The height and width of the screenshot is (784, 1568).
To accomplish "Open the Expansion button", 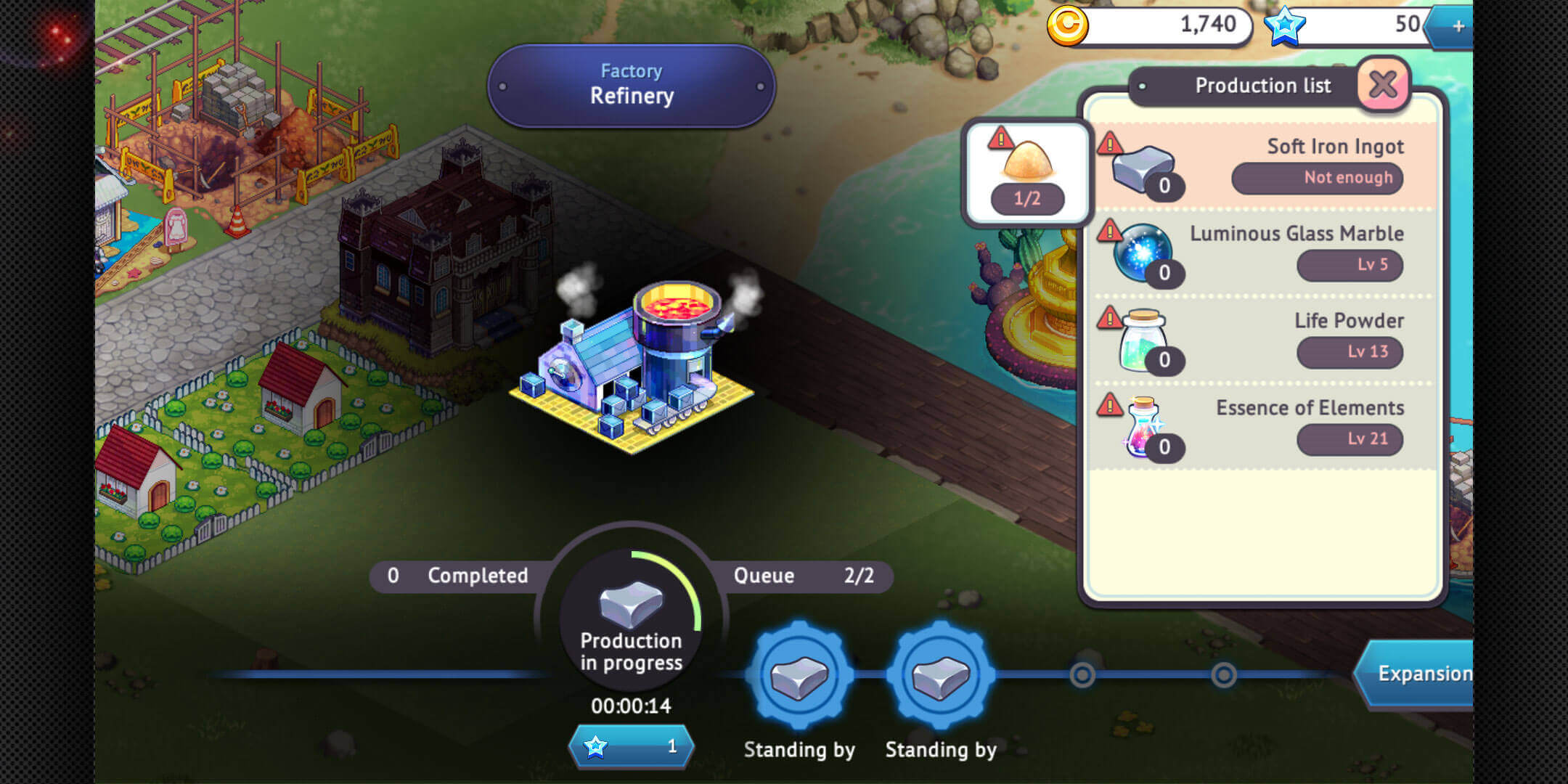I will click(x=1419, y=674).
